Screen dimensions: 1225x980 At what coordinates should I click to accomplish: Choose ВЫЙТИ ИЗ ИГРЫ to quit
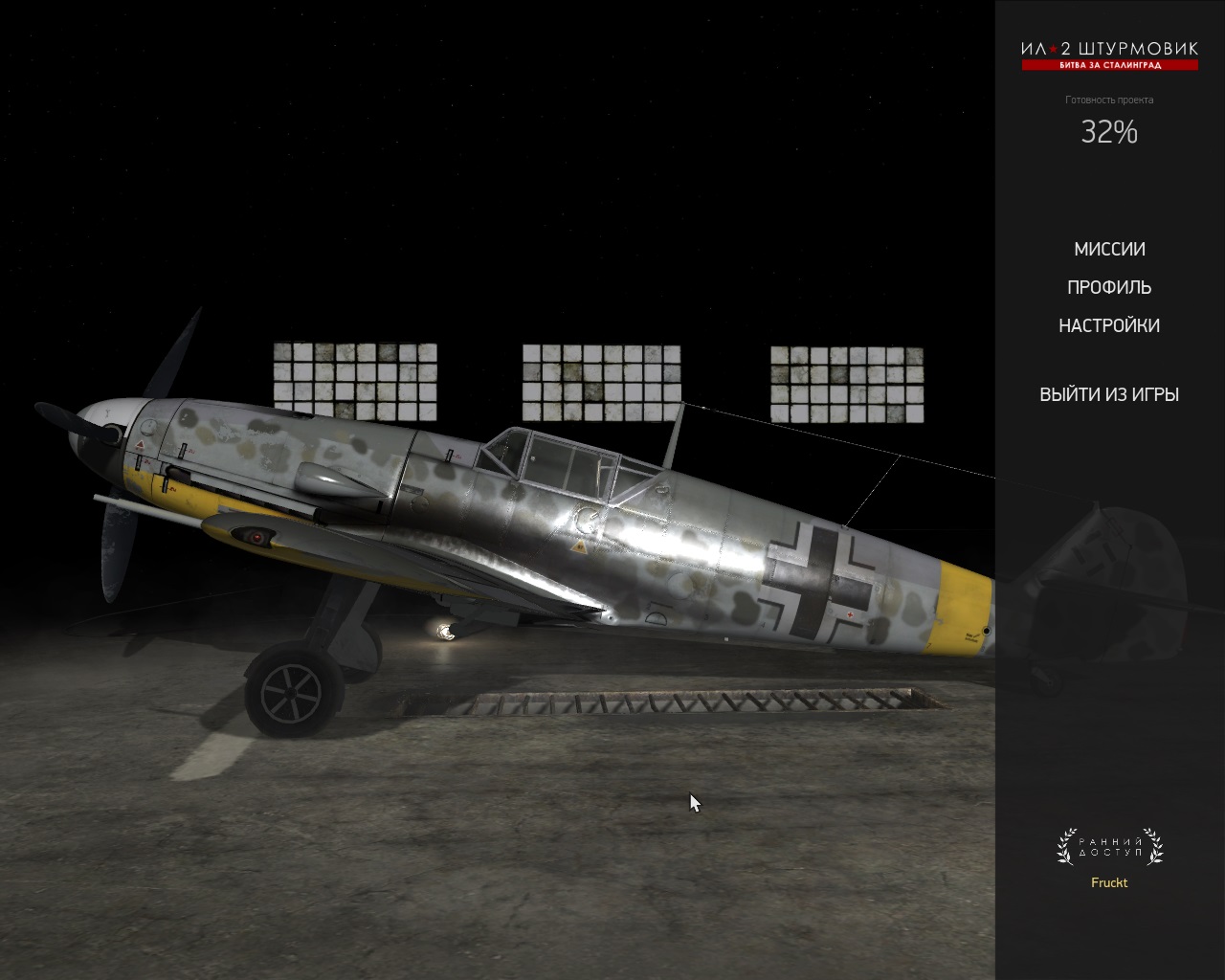(1109, 394)
